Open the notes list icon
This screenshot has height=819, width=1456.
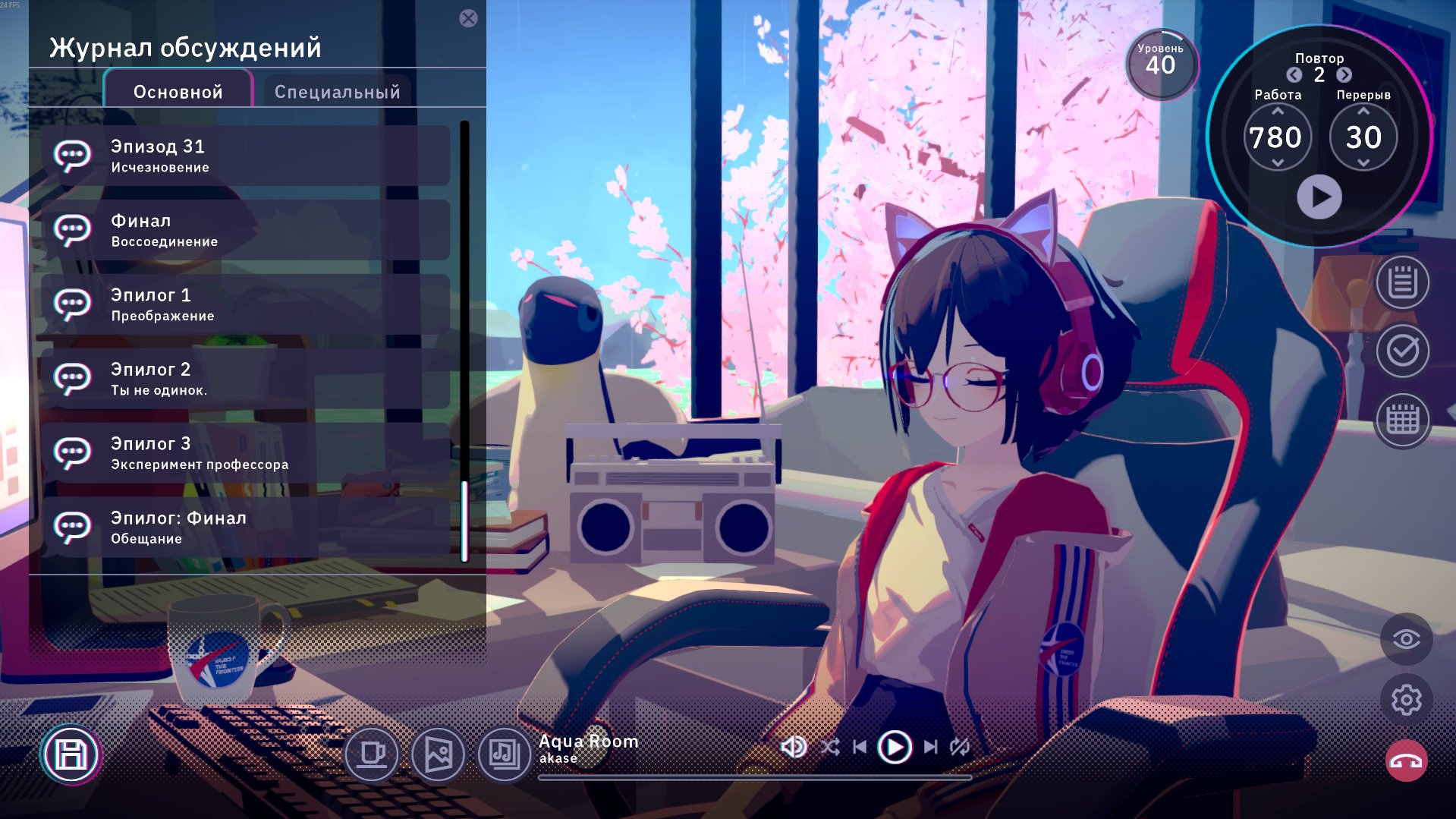click(1402, 283)
